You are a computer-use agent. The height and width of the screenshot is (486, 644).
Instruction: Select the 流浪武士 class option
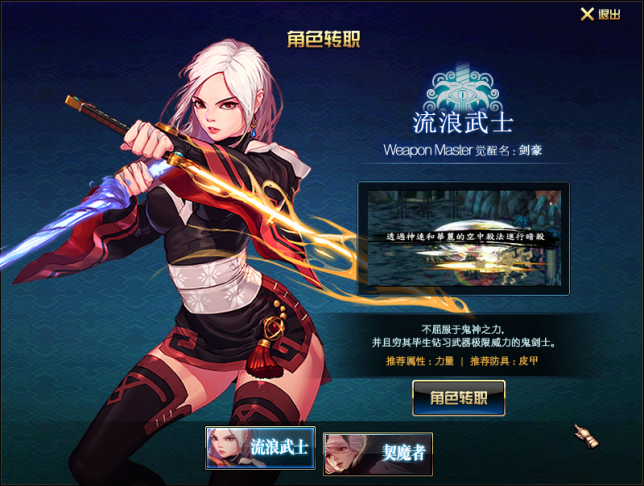pos(260,448)
